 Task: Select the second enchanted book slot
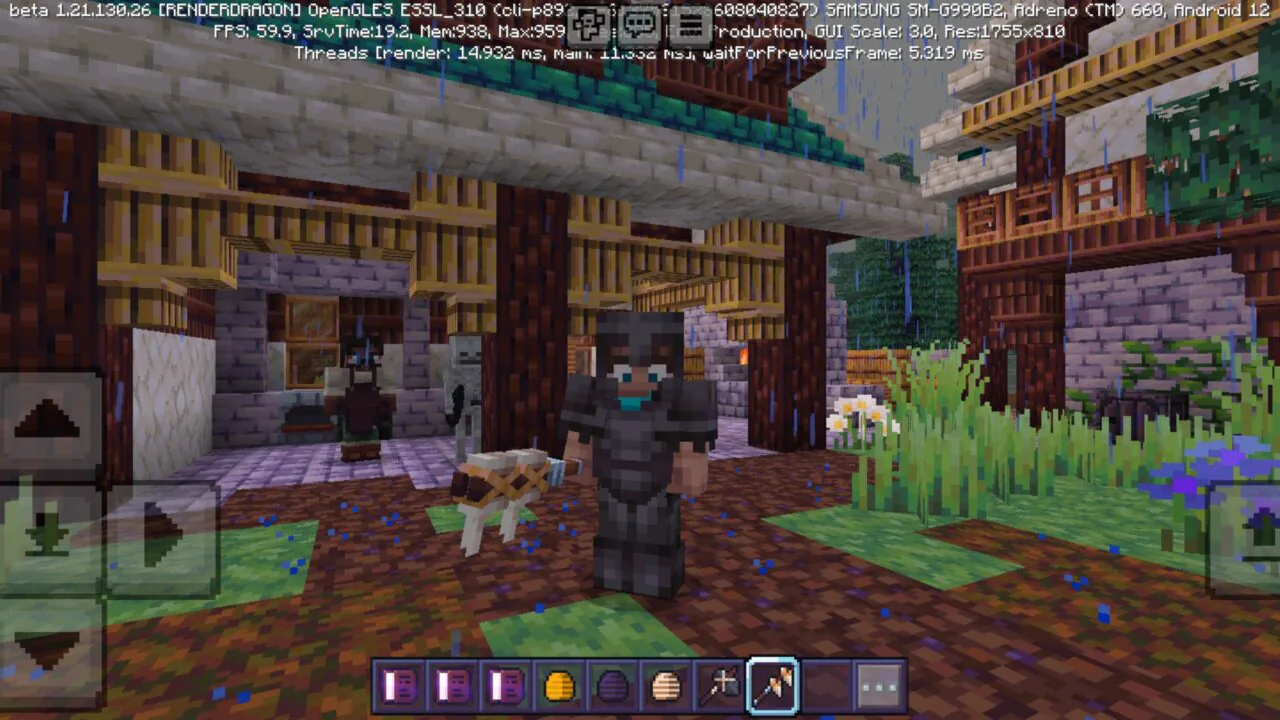click(452, 684)
